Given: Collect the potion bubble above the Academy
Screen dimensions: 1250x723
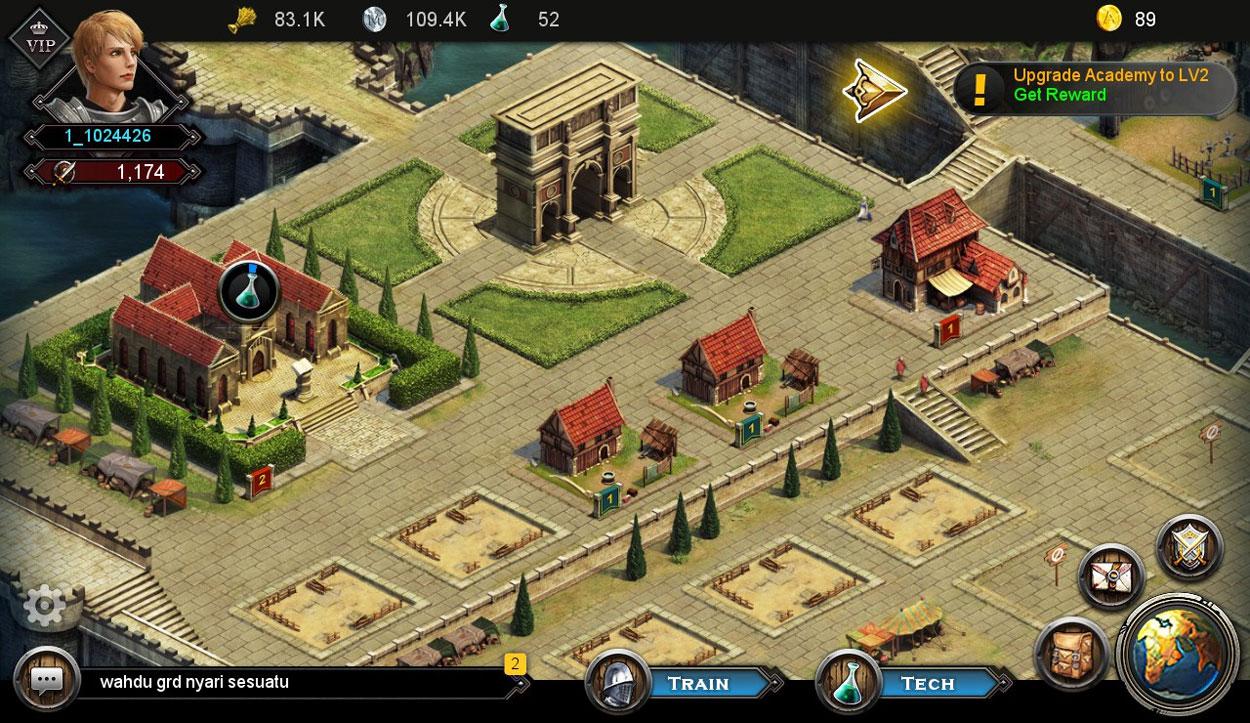Looking at the screenshot, I should [248, 291].
